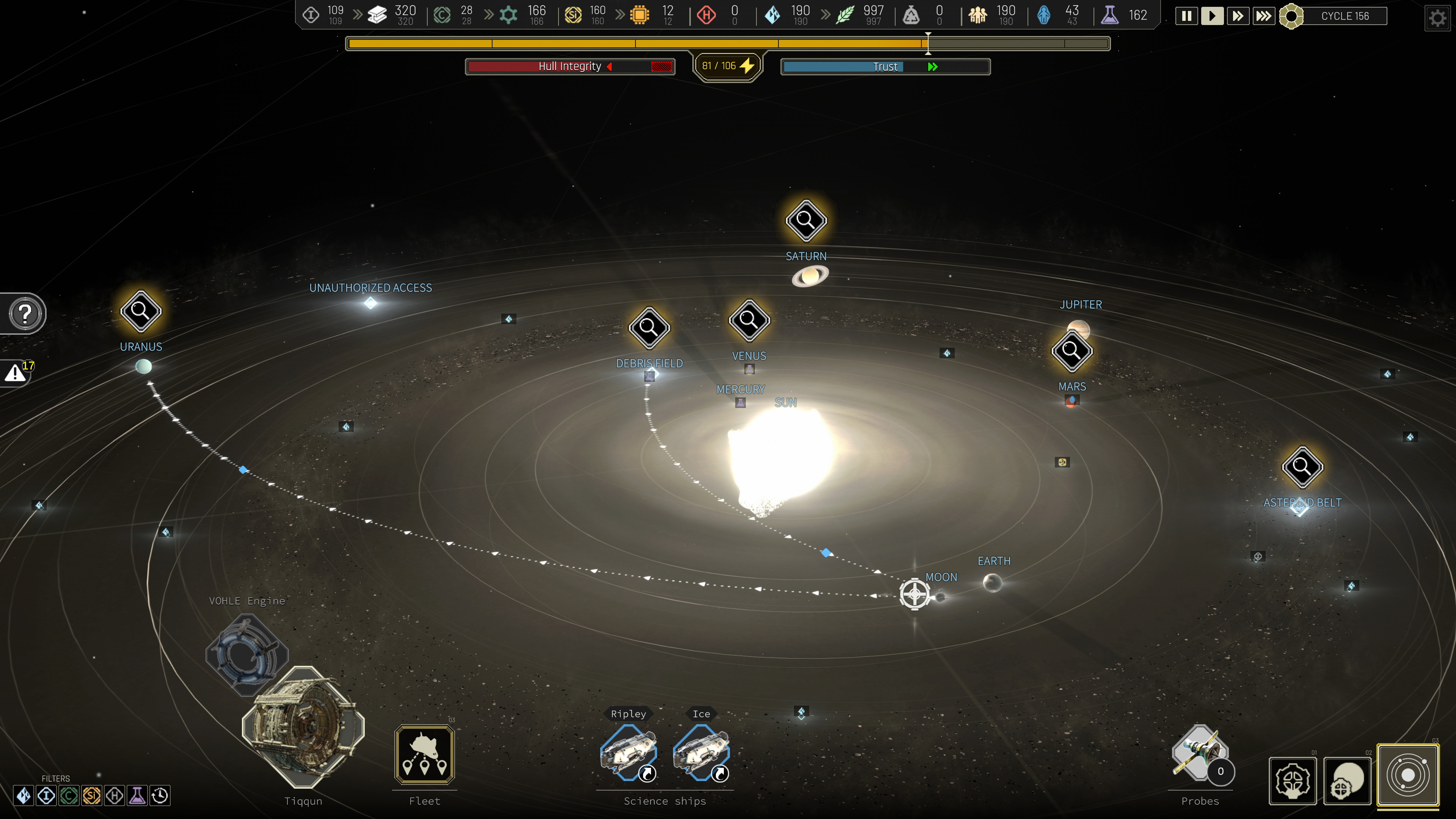The width and height of the screenshot is (1456, 819).
Task: Select the Tiqqun station portrait
Action: [303, 728]
